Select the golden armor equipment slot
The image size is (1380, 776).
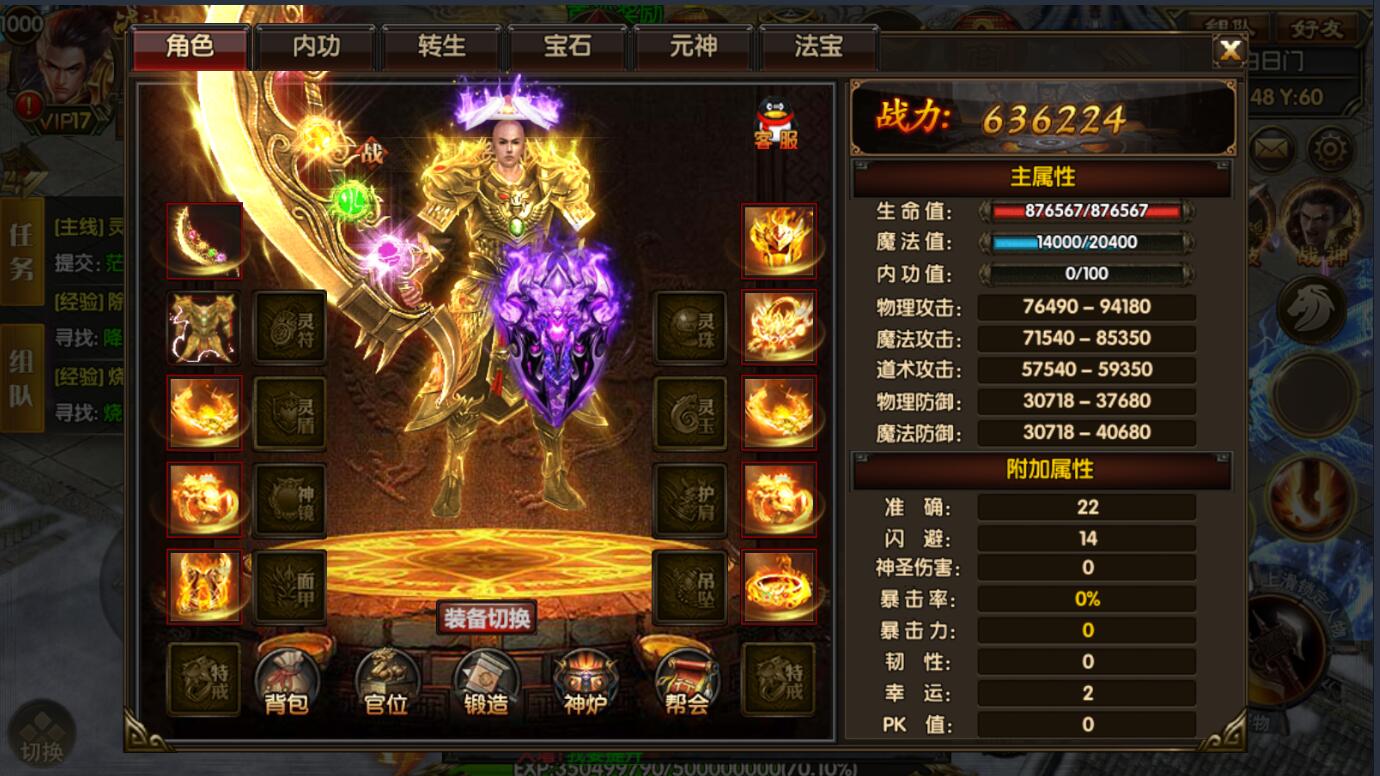tap(204, 327)
